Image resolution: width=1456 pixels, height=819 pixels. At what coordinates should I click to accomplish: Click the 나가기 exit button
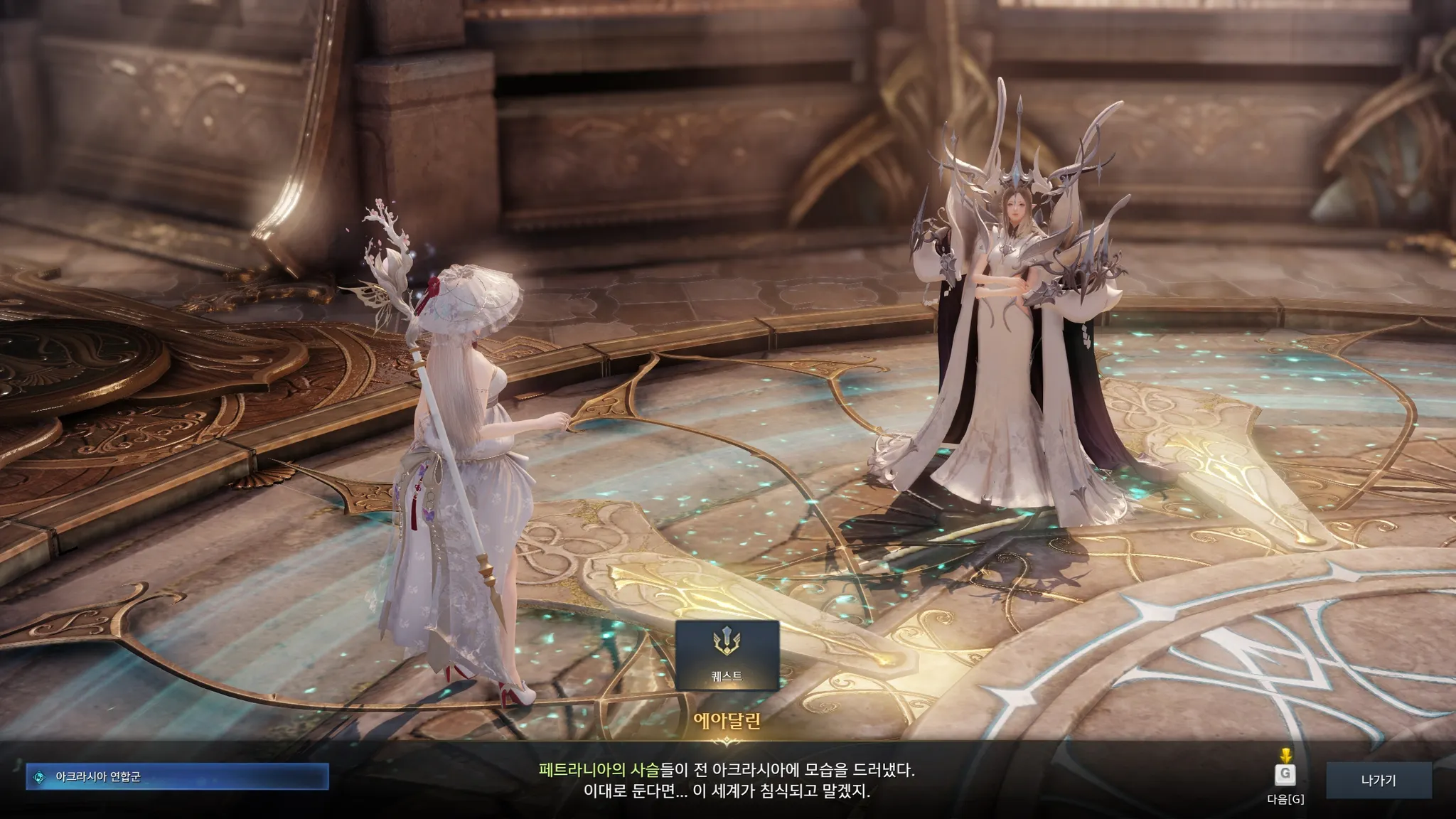[1378, 780]
